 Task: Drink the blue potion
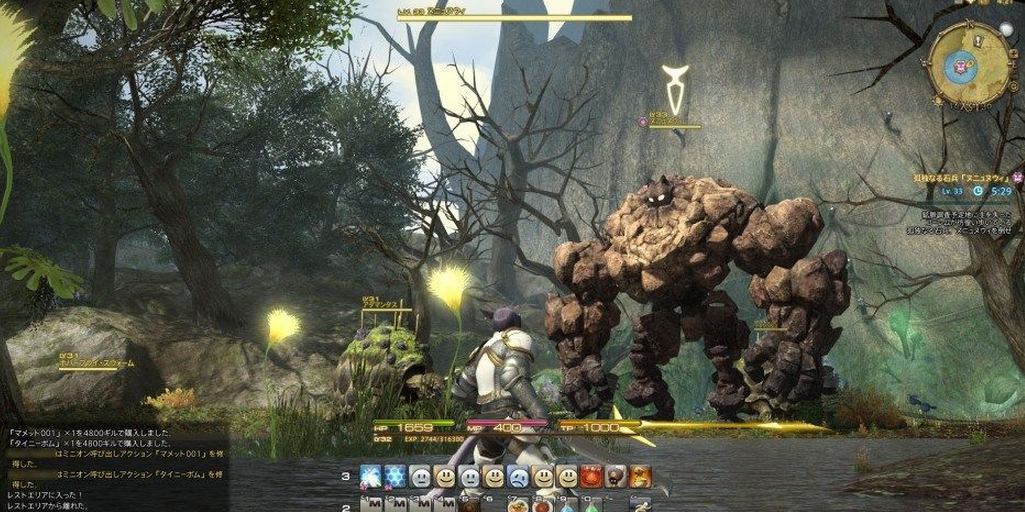(567, 505)
